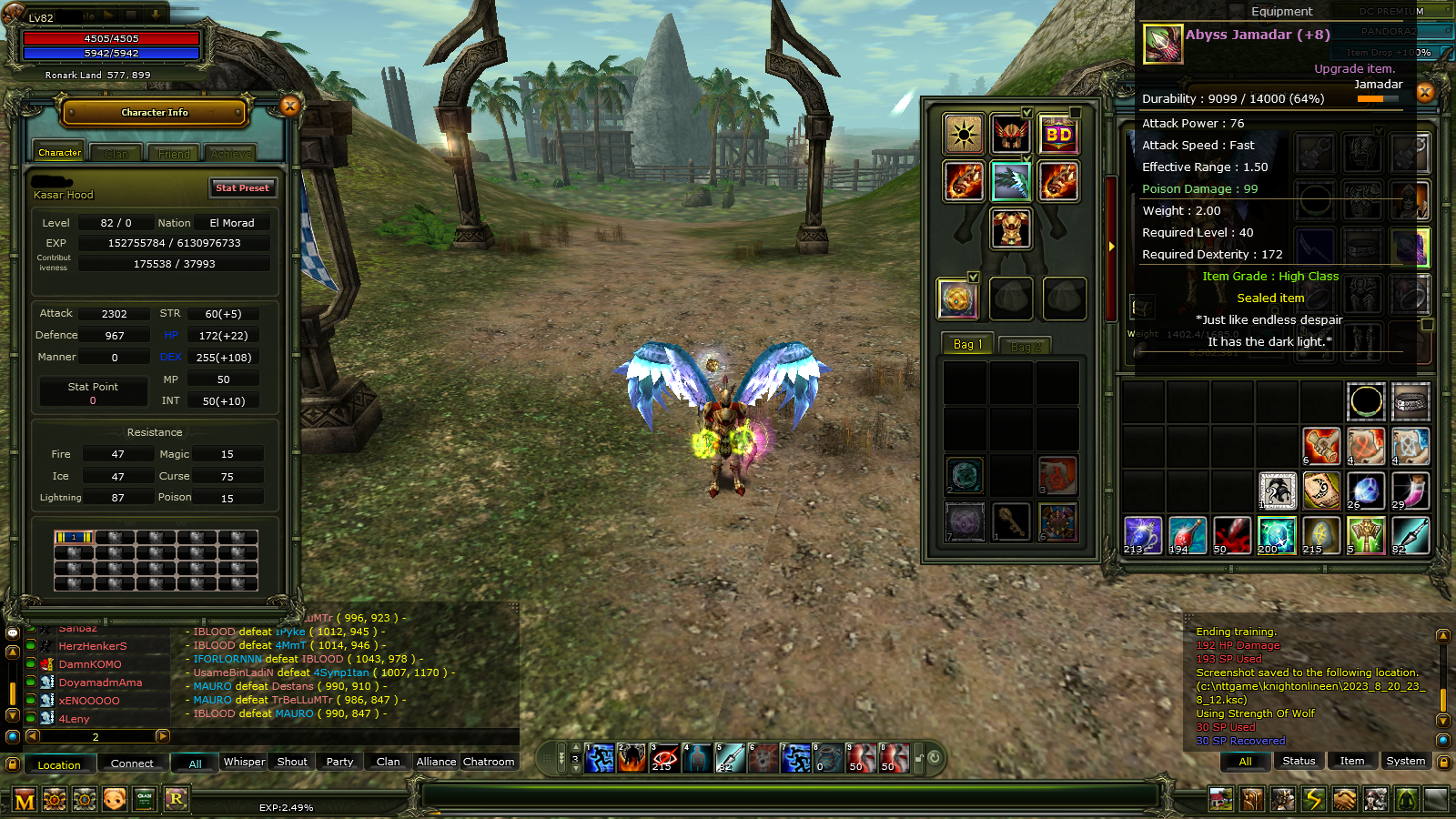Use the HP potion in hotbar slot 9
1456x819 pixels.
click(x=862, y=758)
